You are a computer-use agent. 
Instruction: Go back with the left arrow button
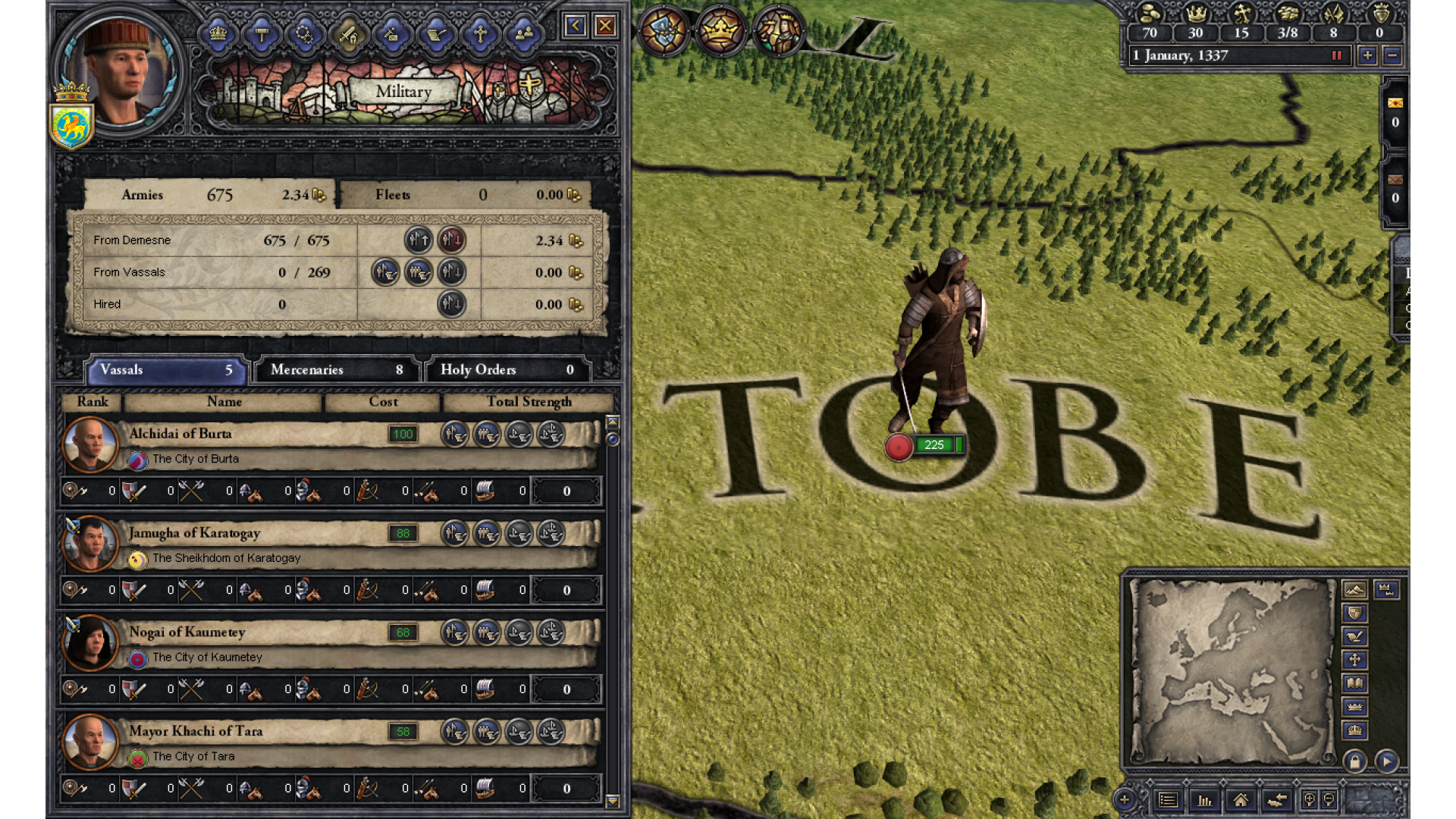click(x=575, y=27)
